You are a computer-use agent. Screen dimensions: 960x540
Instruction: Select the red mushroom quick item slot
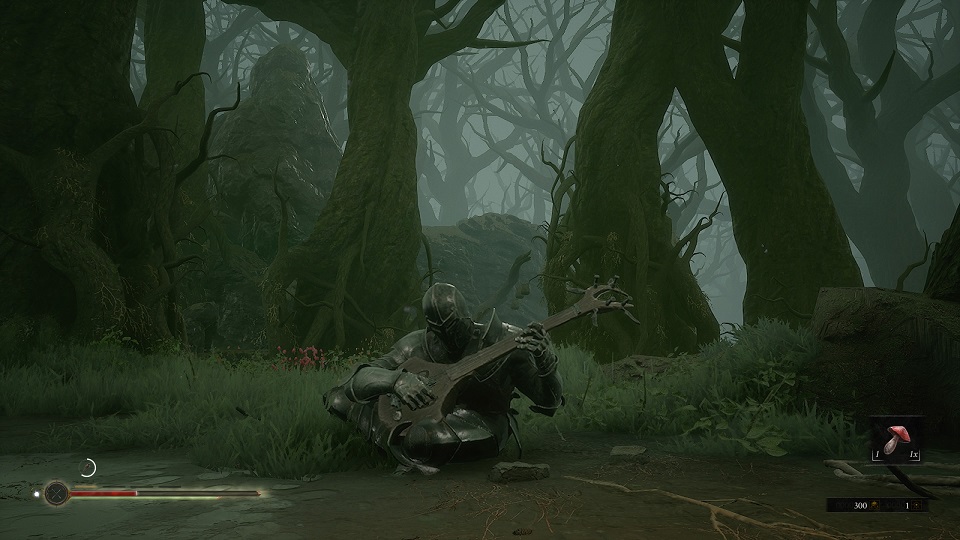click(895, 440)
